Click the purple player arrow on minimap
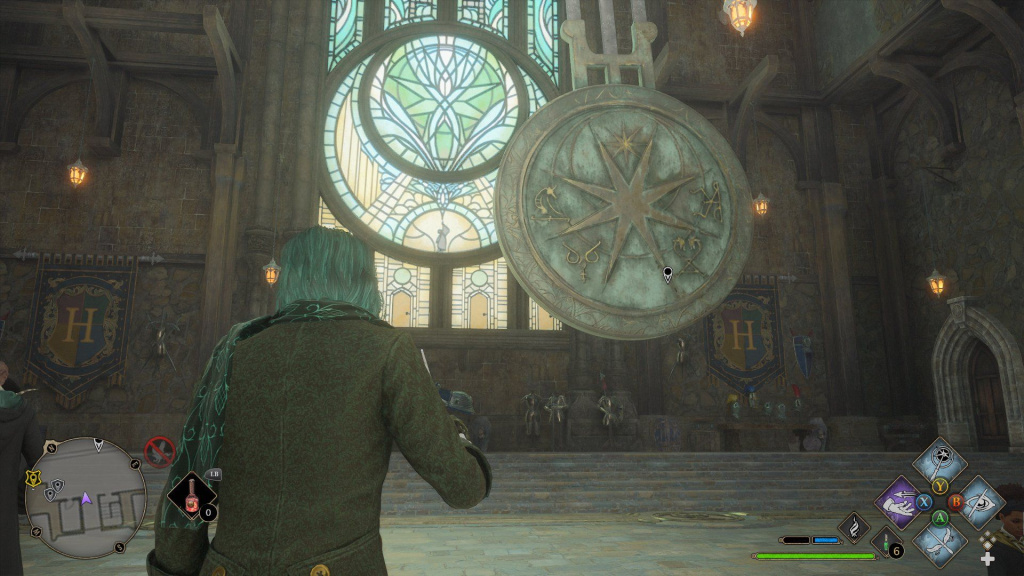The height and width of the screenshot is (576, 1024). [x=86, y=496]
